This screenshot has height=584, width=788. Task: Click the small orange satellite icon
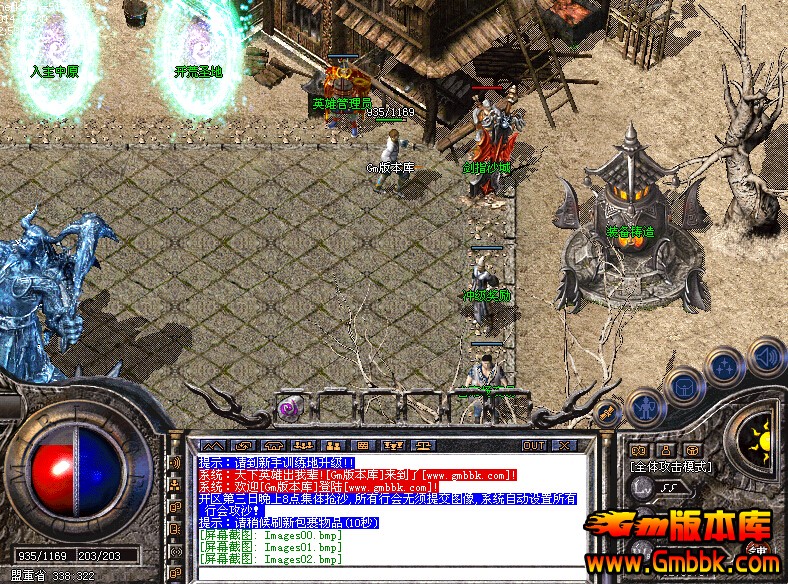[x=605, y=412]
